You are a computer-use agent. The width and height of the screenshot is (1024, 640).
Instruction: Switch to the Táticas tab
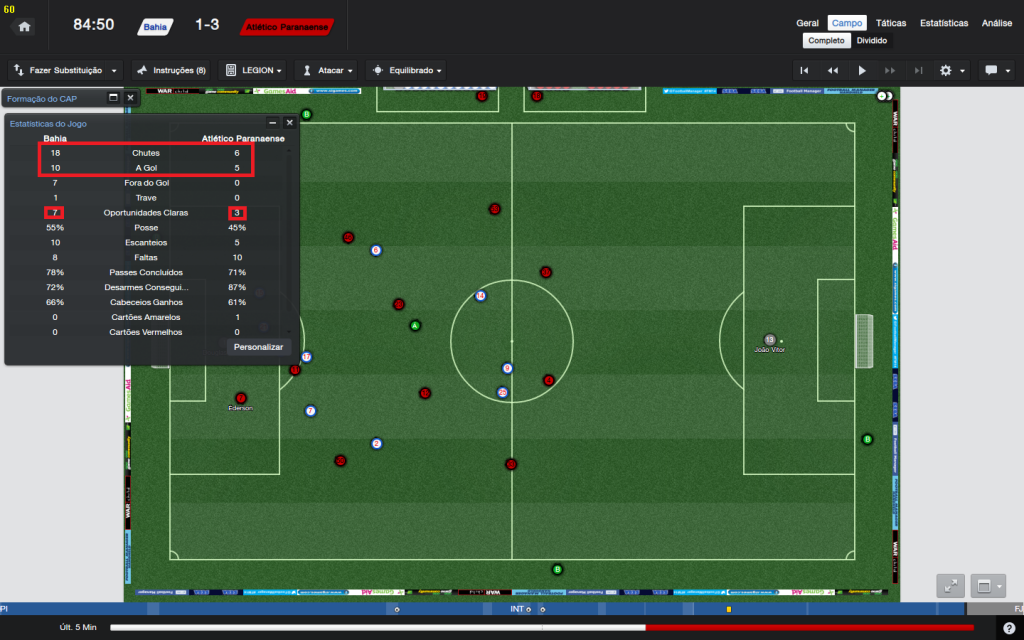point(891,22)
